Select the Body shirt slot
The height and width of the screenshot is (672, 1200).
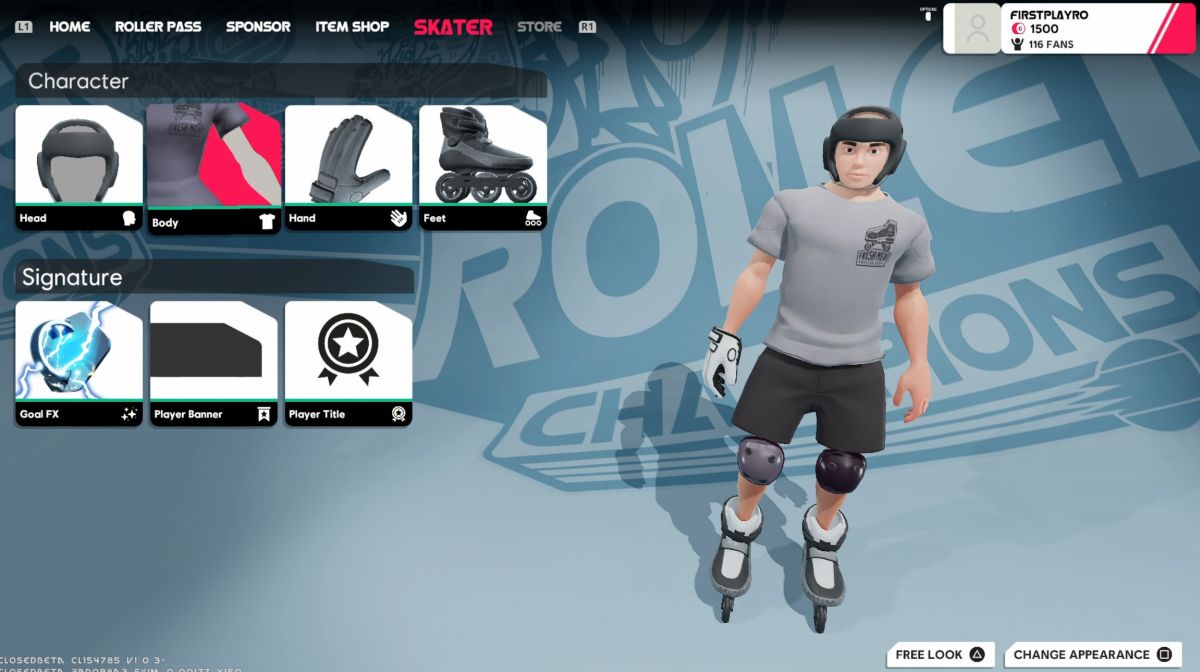tap(214, 169)
